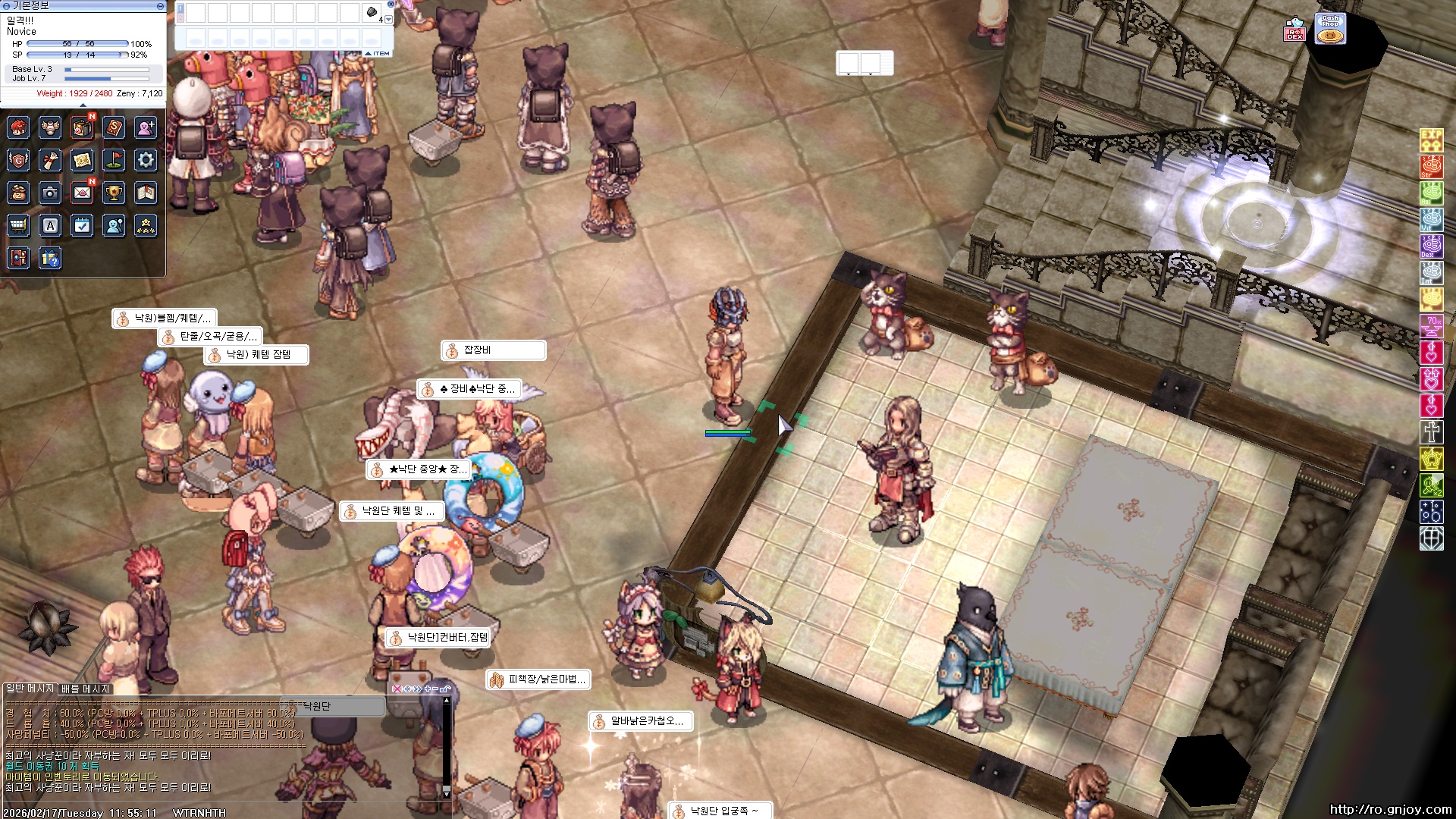Open the shopping cart icon
The width and height of the screenshot is (1456, 819).
click(19, 225)
